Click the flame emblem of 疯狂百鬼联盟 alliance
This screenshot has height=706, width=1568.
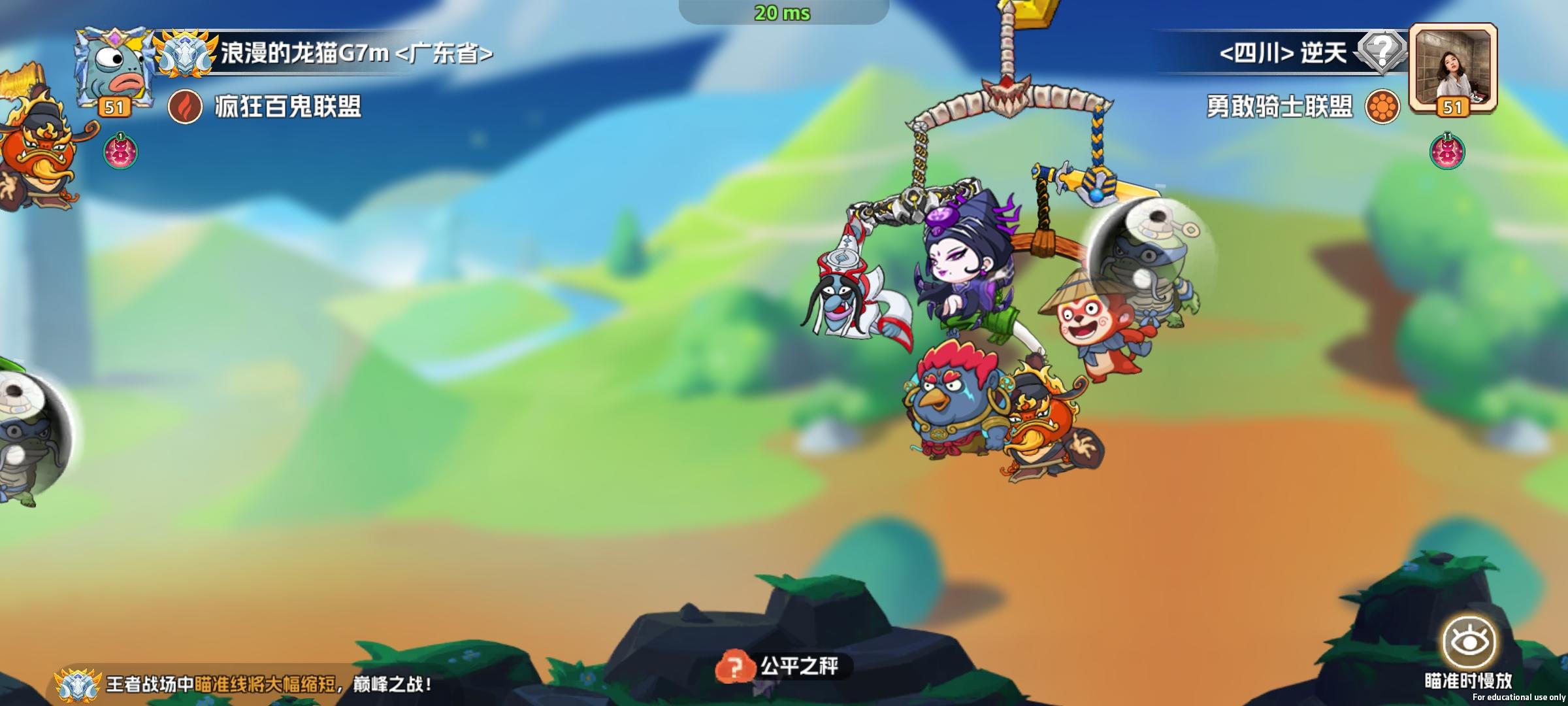coord(186,106)
